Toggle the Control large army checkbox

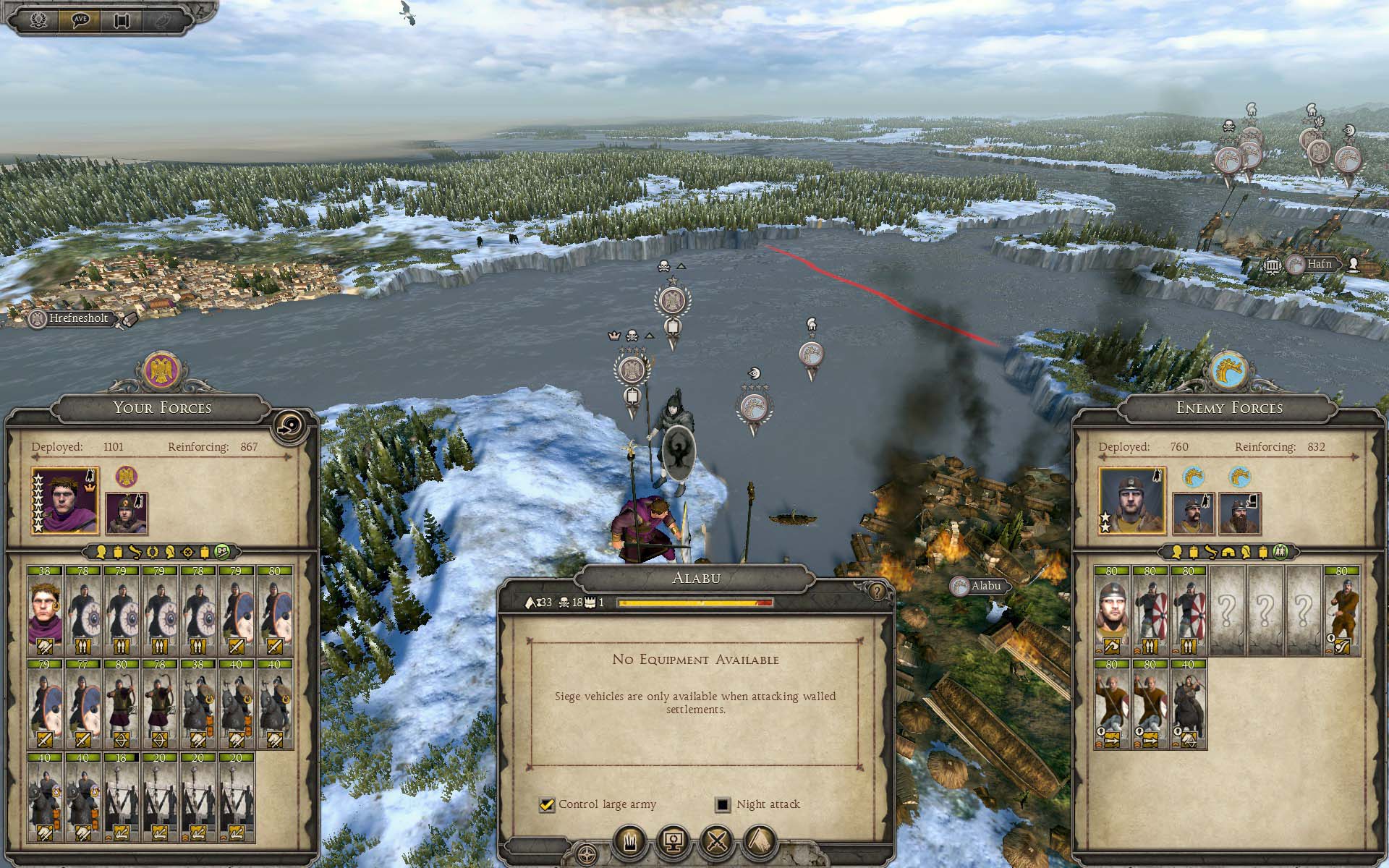[x=547, y=804]
